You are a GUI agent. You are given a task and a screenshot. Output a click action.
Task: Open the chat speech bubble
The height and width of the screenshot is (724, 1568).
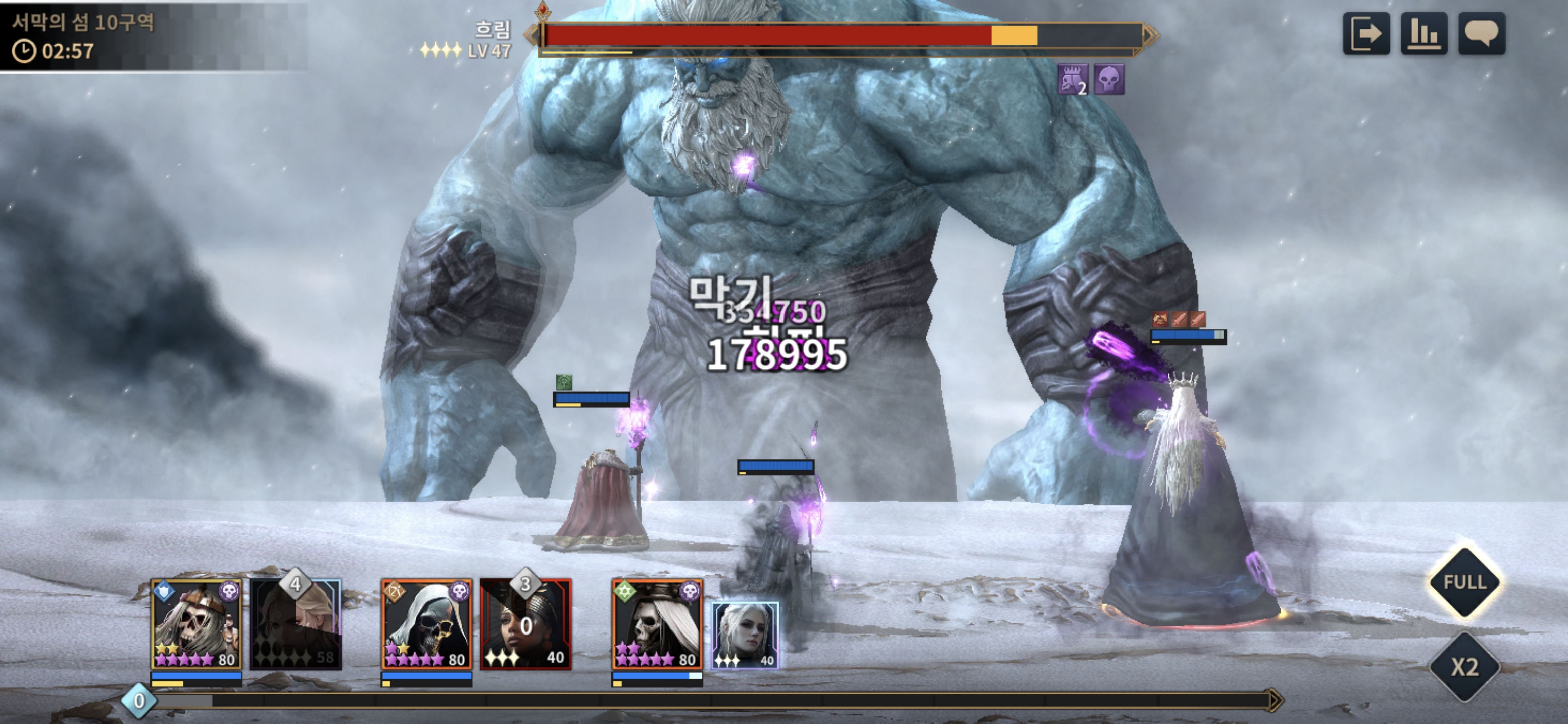[1482, 34]
